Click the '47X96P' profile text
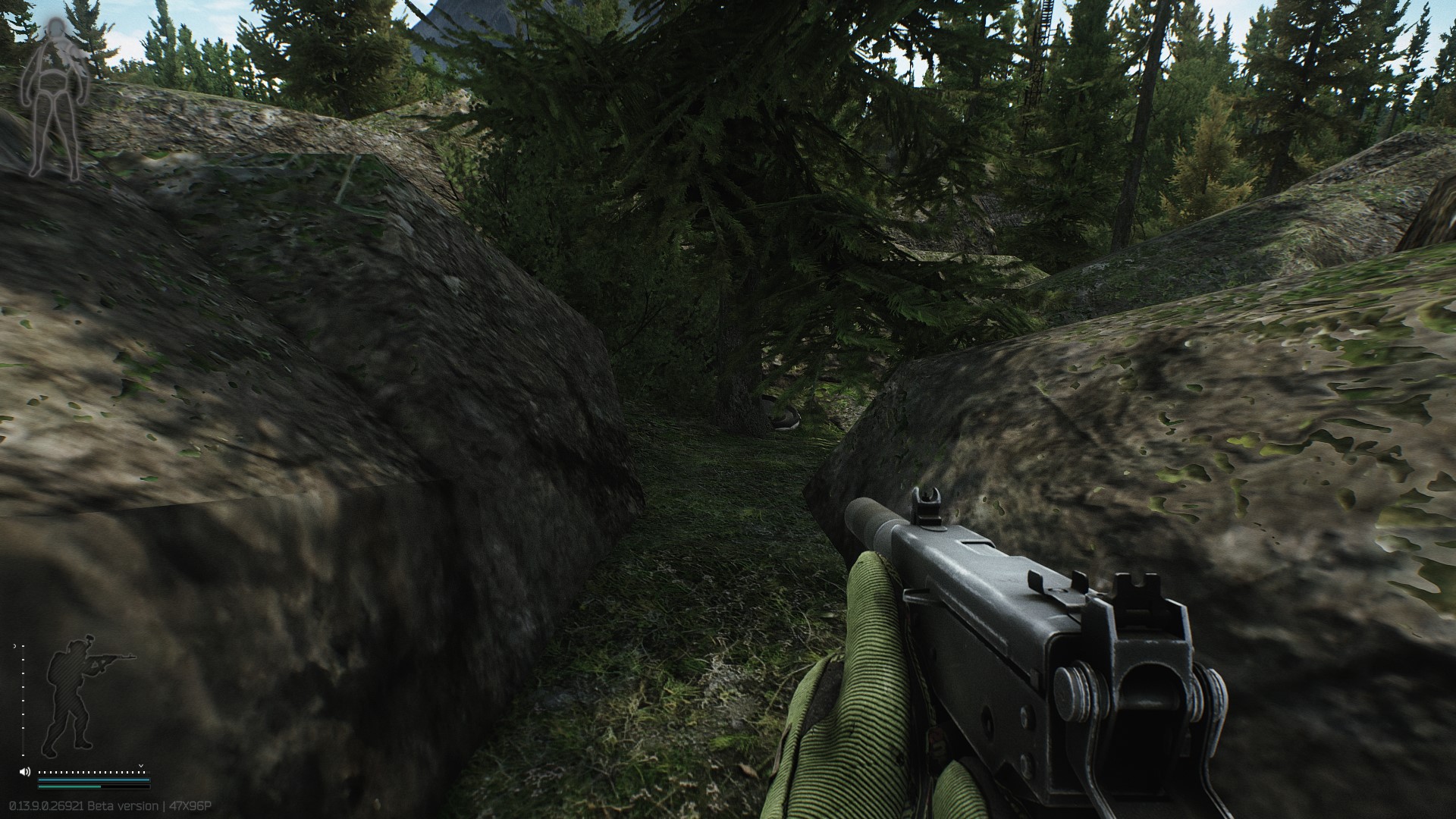The height and width of the screenshot is (819, 1456). coord(190,805)
